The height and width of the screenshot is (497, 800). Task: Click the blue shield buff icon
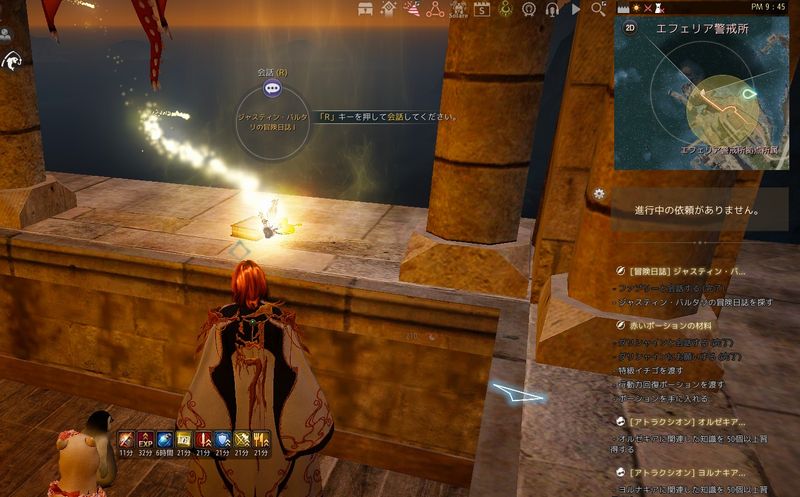point(223,439)
